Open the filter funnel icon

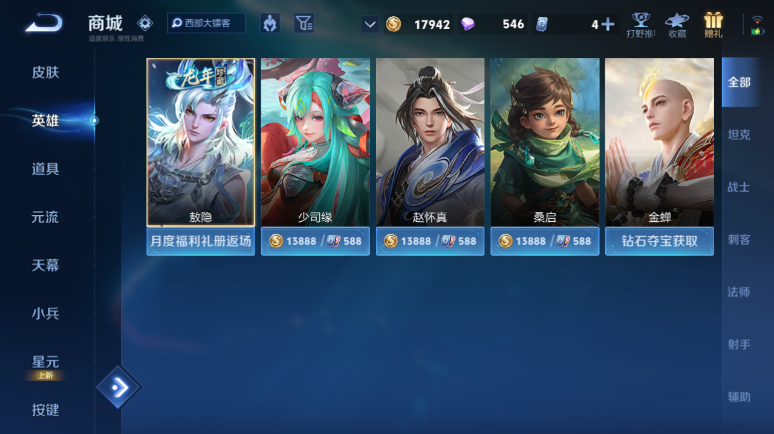(304, 23)
